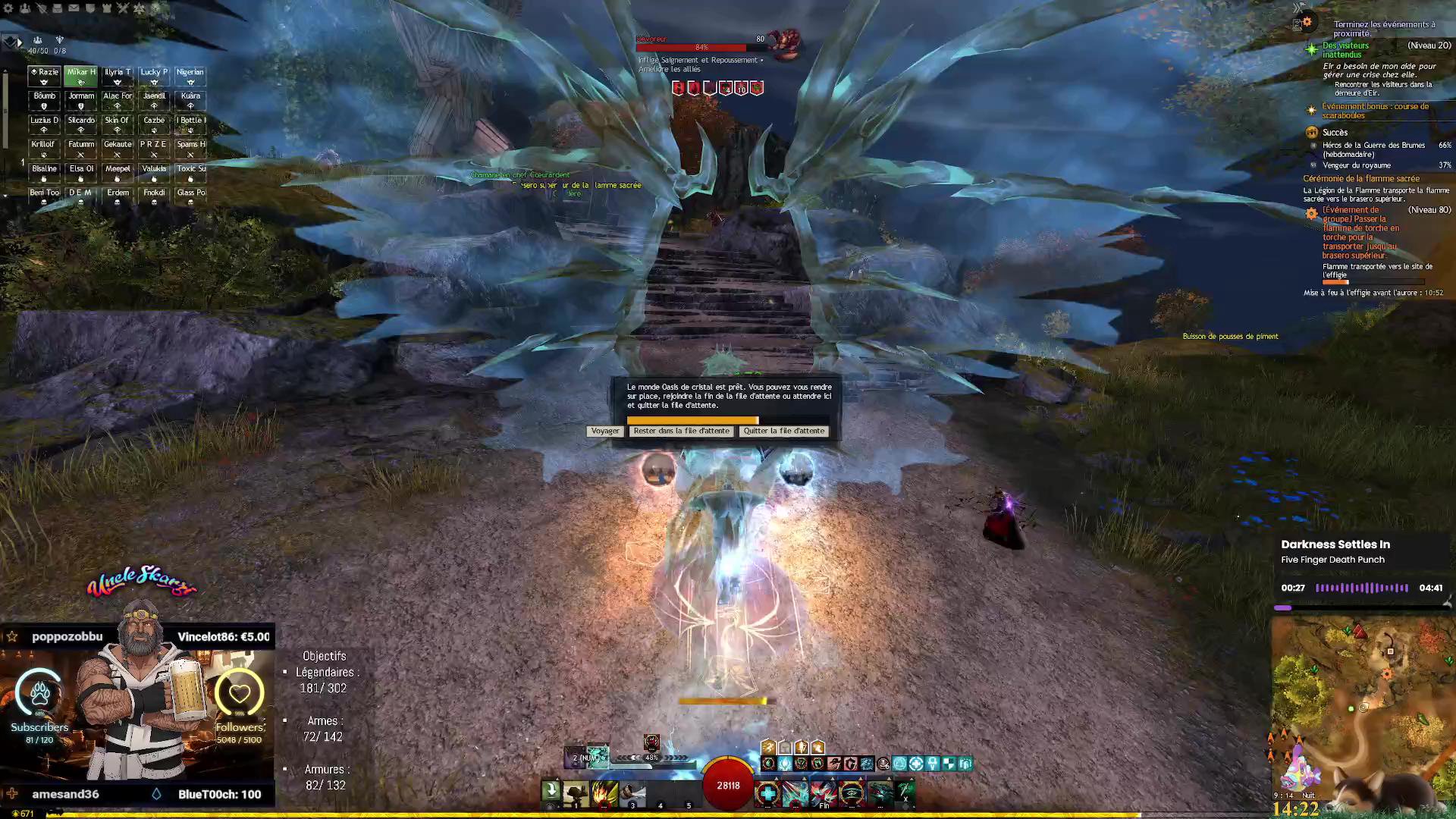1456x819 pixels.
Task: Trigger the dragon head elite skill
Action: coord(880,793)
